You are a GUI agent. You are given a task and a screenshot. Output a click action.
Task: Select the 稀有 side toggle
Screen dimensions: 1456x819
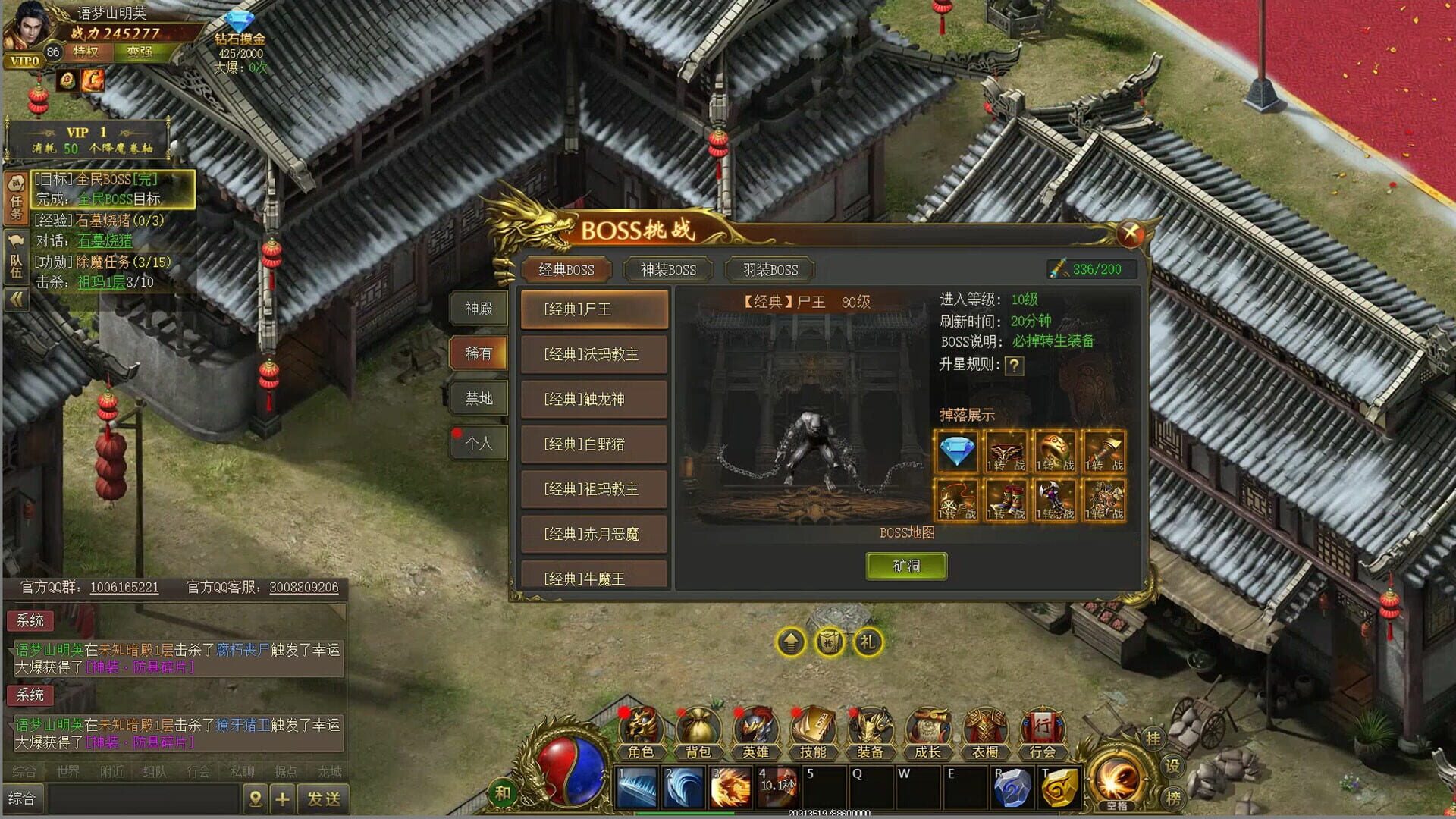[x=480, y=353]
